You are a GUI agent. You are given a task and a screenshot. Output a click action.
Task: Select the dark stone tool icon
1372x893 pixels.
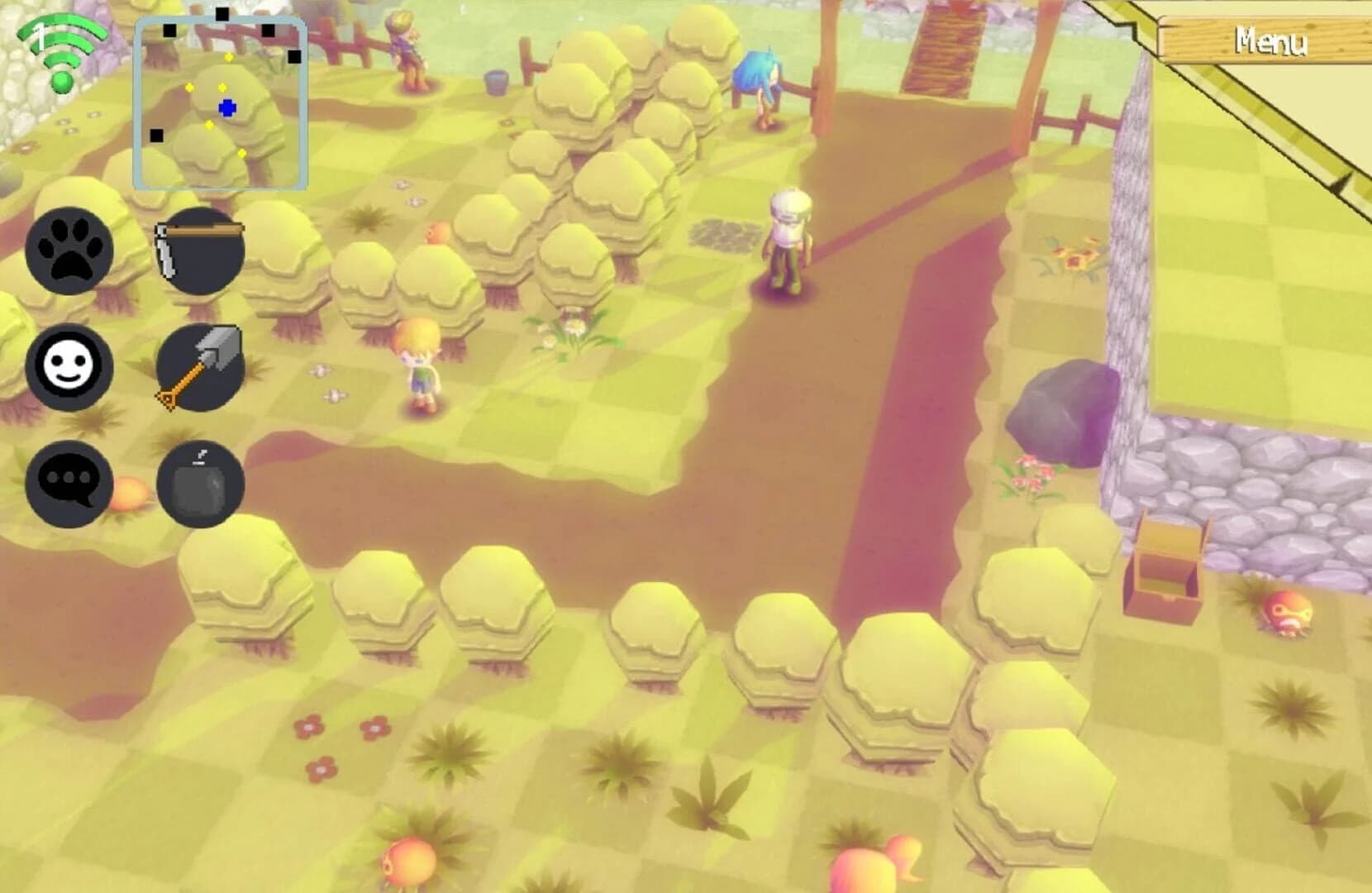tap(201, 482)
